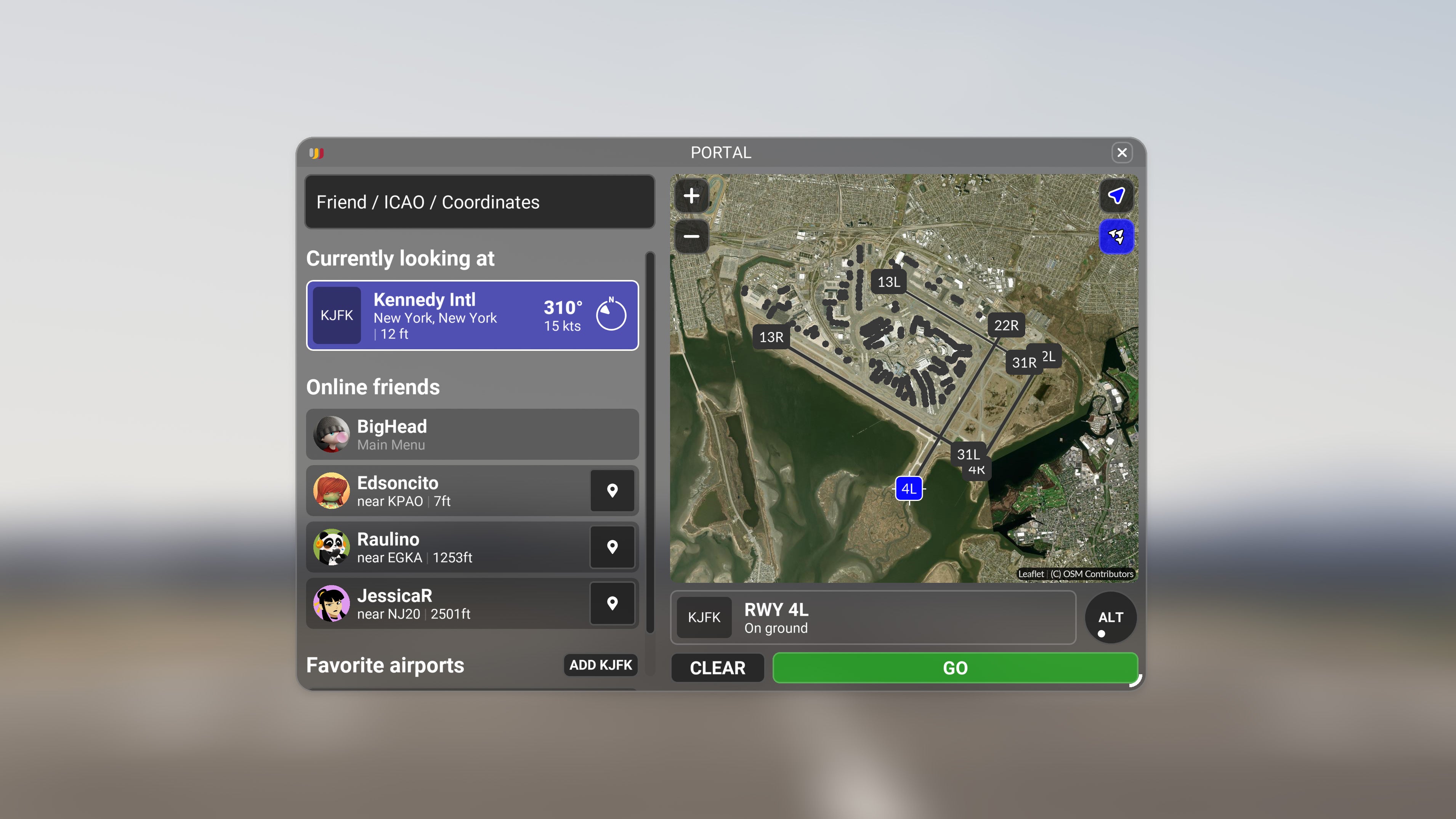Center map with the location arrow button

(x=1116, y=196)
